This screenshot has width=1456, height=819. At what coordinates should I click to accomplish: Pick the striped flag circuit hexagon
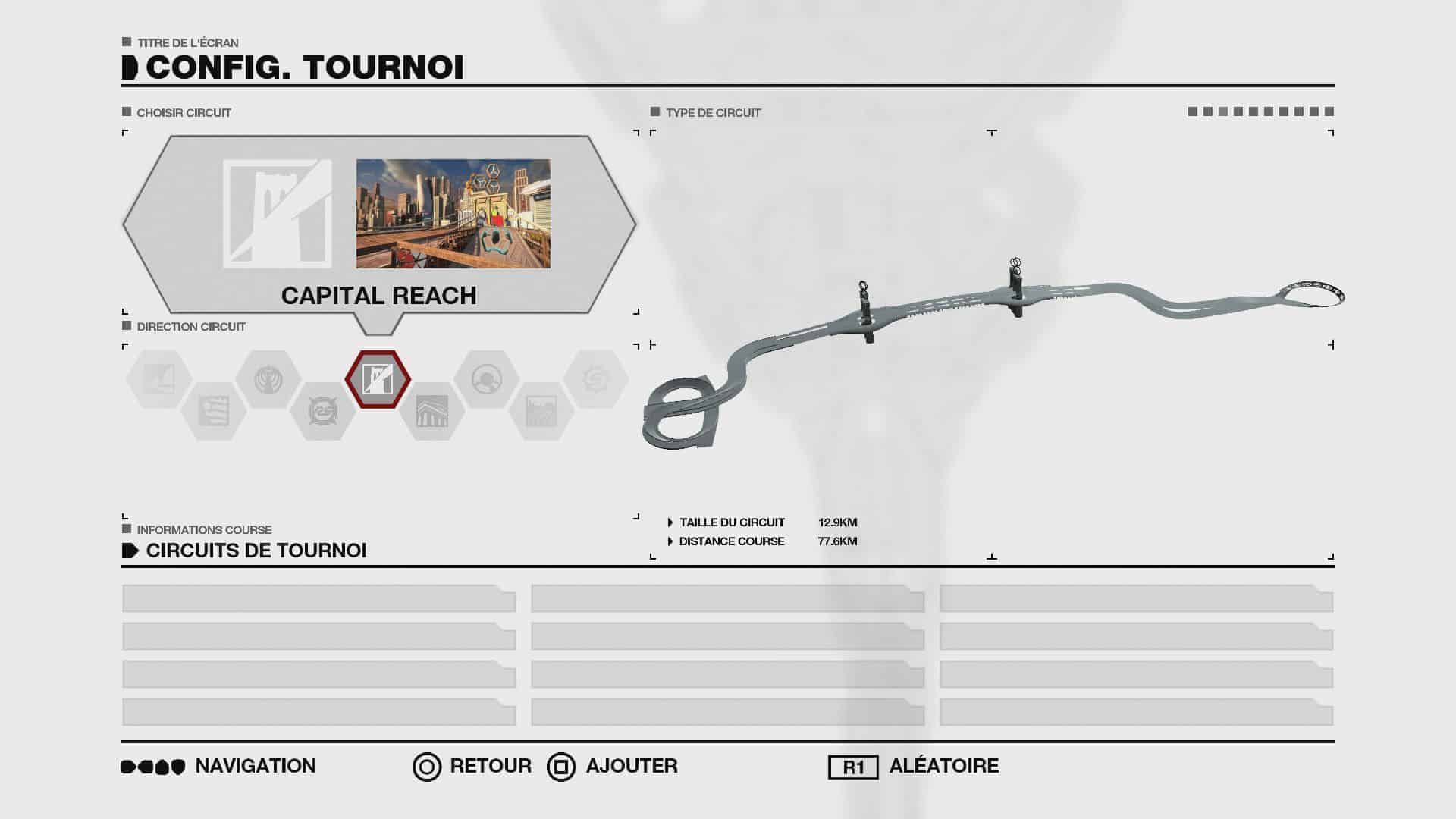tap(214, 411)
